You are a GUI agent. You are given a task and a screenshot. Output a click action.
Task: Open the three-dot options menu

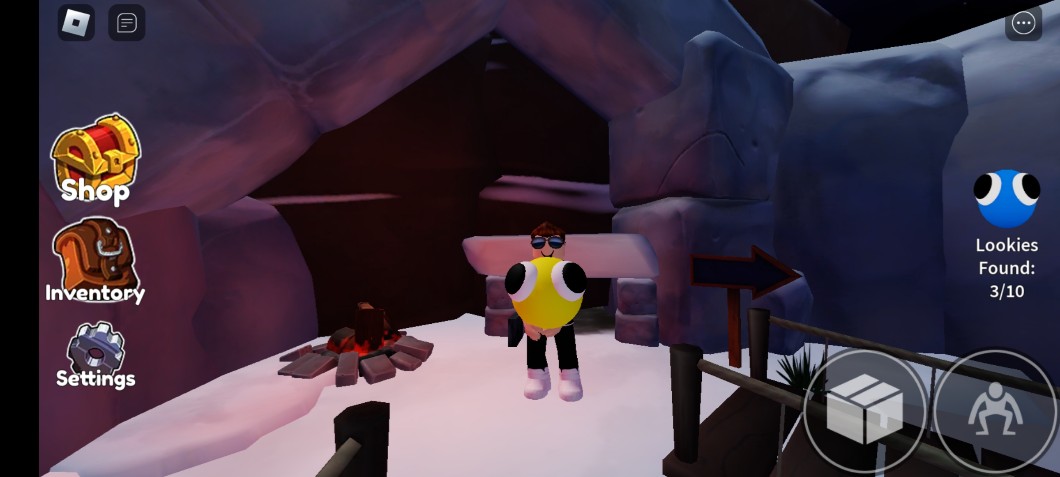[x=1023, y=23]
